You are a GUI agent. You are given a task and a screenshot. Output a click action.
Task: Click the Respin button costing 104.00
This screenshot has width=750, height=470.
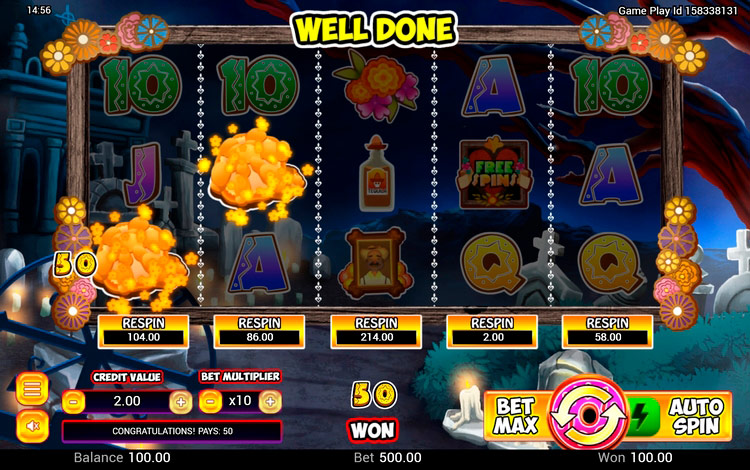tap(143, 331)
